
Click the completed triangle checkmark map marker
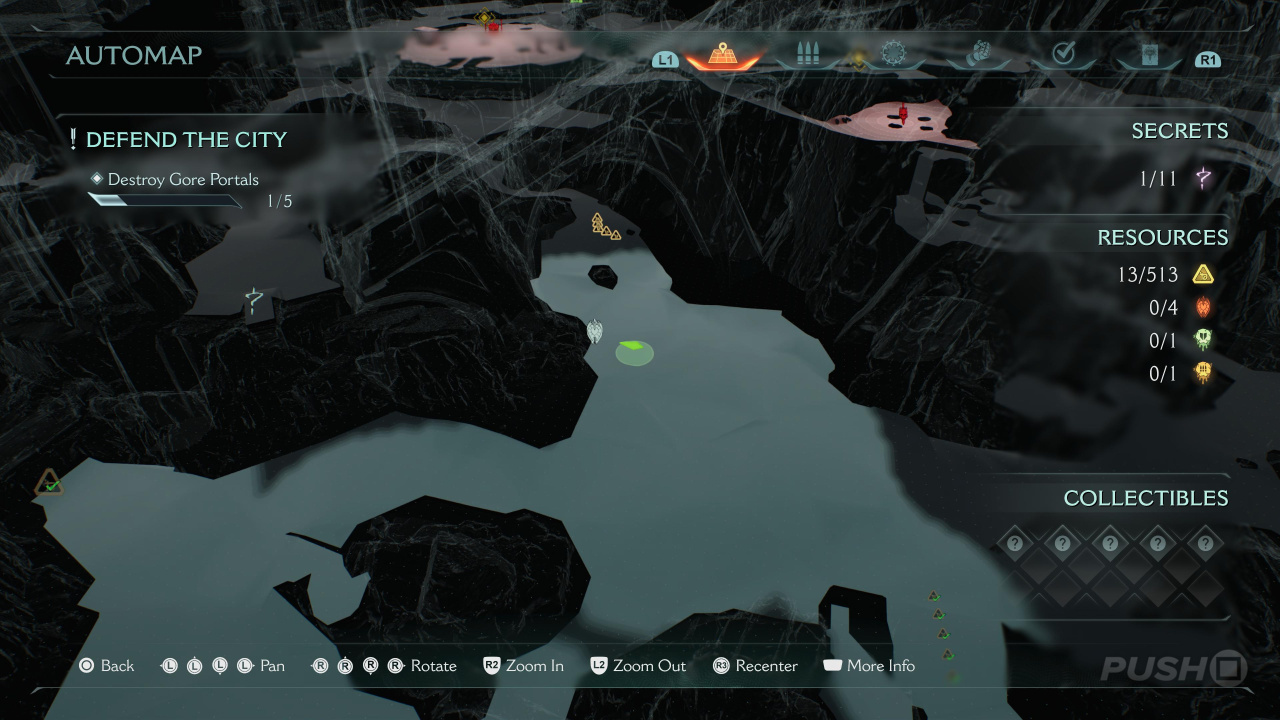[49, 485]
